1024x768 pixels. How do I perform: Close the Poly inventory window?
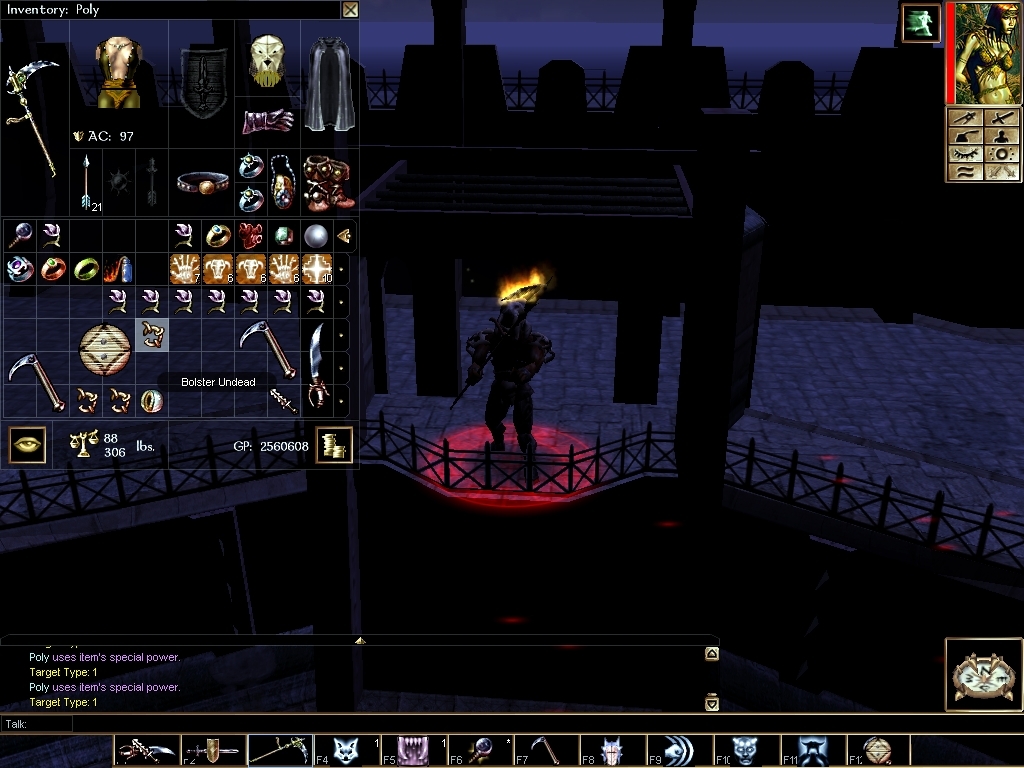[349, 10]
